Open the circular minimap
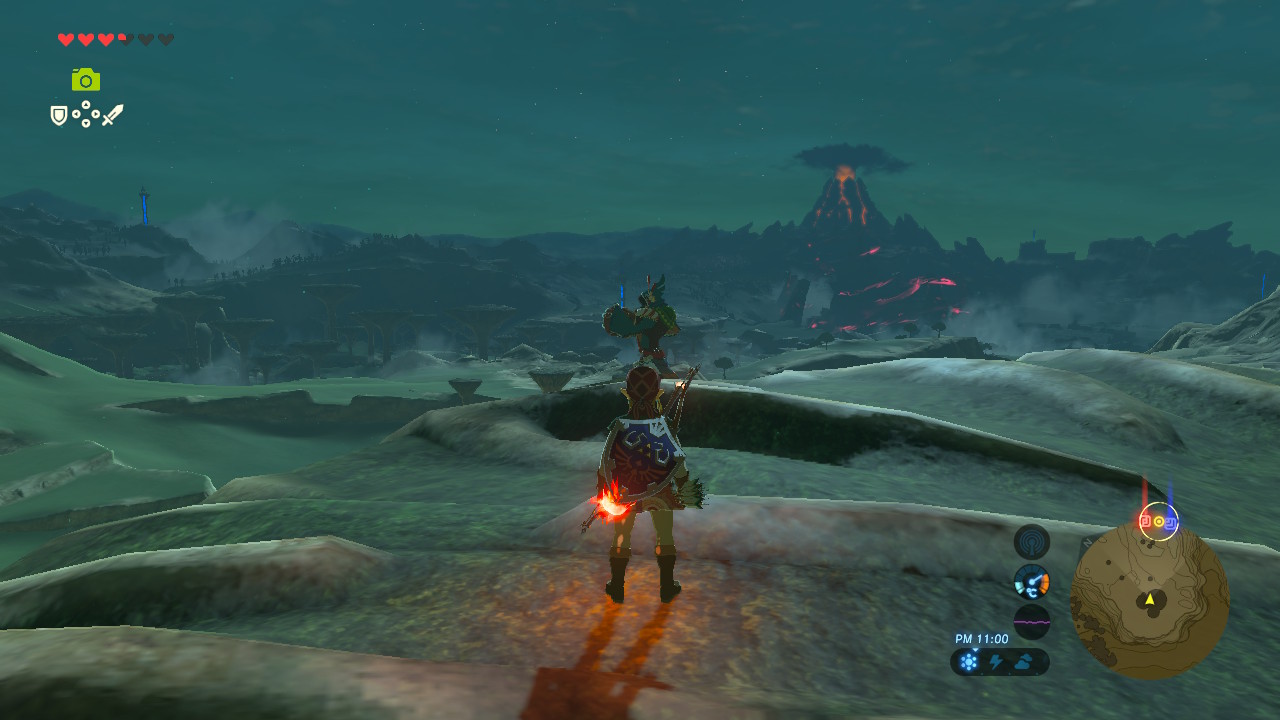1280x720 pixels. (1149, 600)
